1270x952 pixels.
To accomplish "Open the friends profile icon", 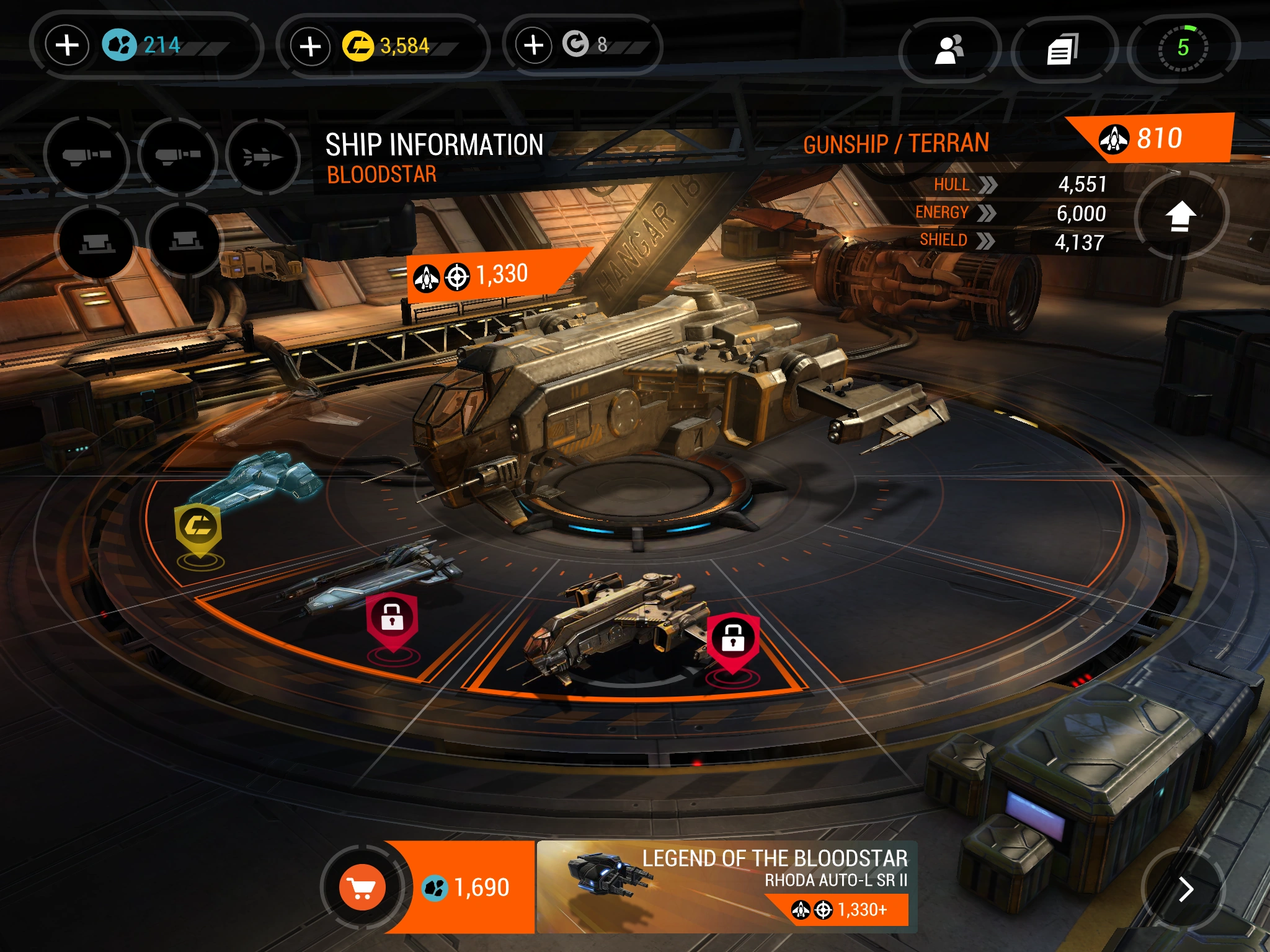I will point(949,49).
